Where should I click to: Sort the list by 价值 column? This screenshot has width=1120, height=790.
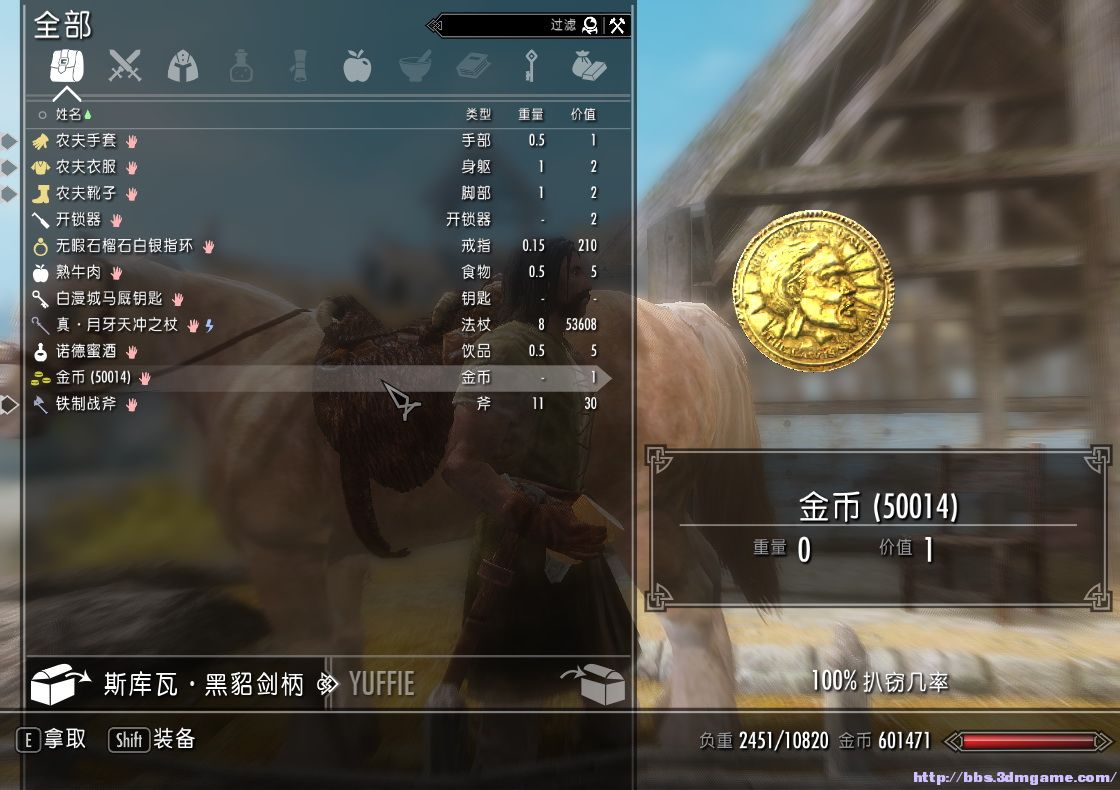582,115
